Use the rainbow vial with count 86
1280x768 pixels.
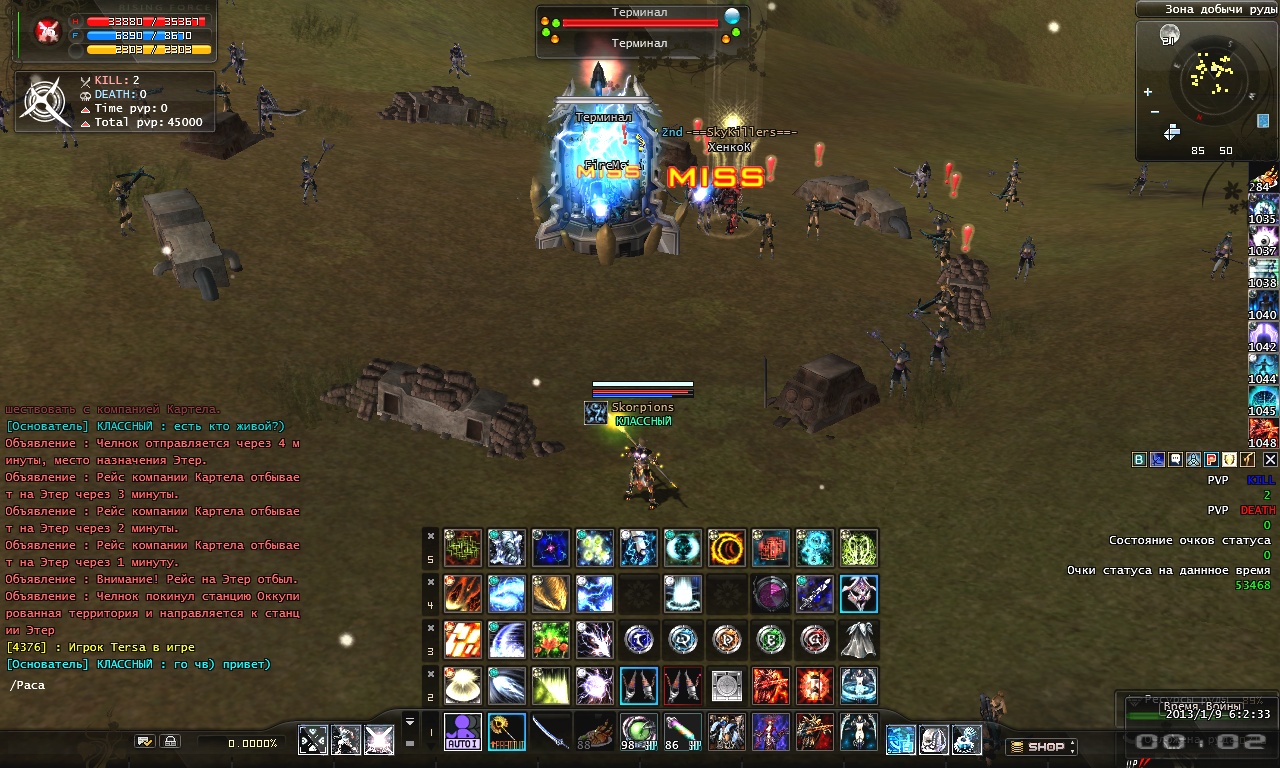tap(682, 731)
